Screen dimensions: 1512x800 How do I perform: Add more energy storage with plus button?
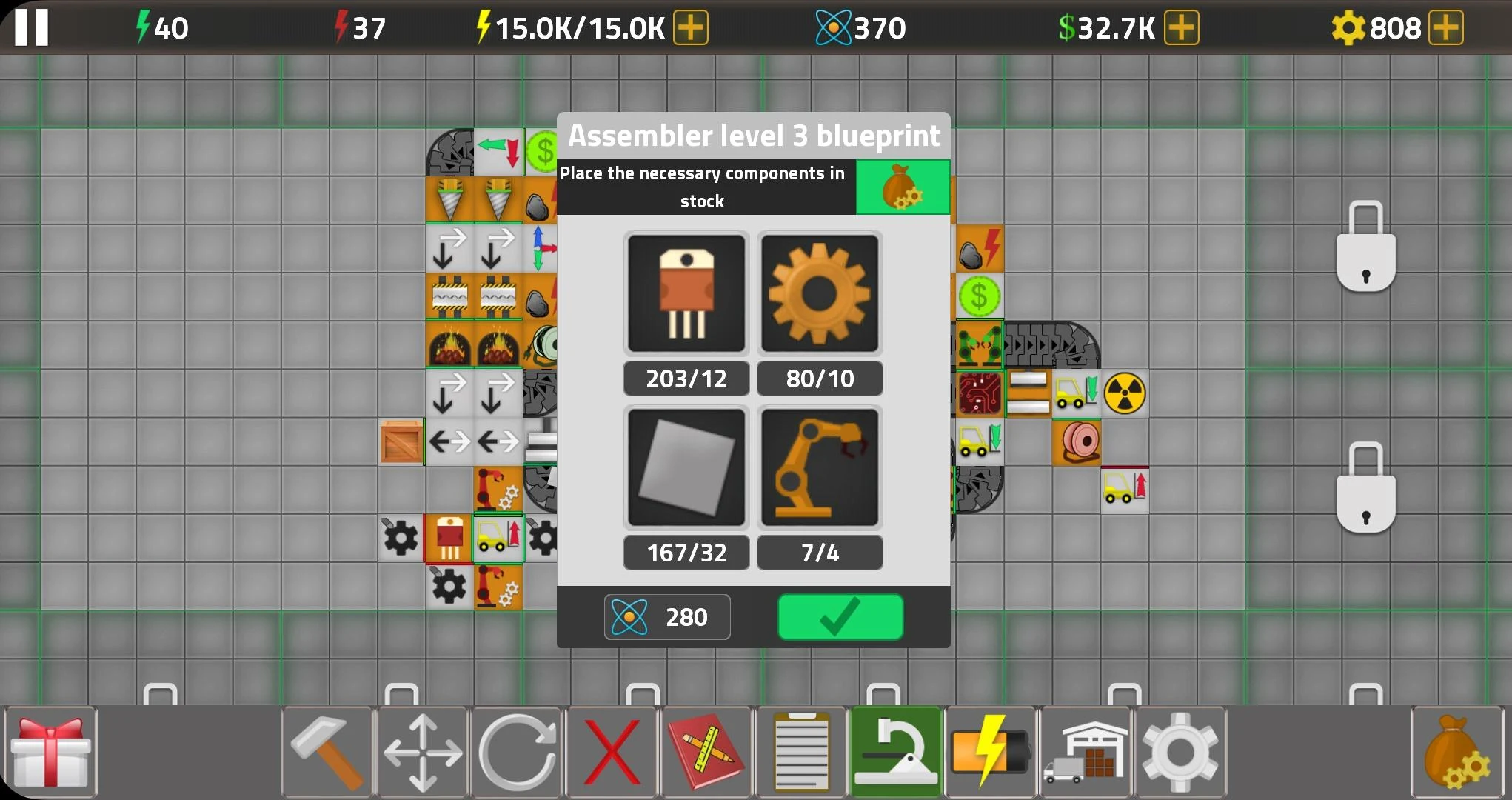click(x=690, y=28)
